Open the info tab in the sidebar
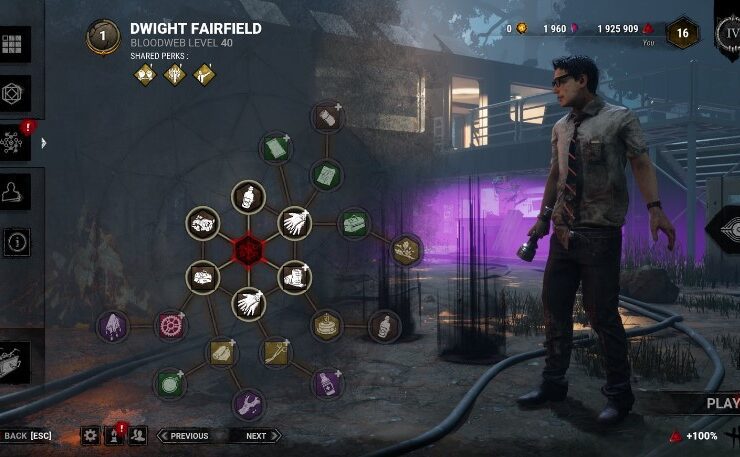 point(16,241)
